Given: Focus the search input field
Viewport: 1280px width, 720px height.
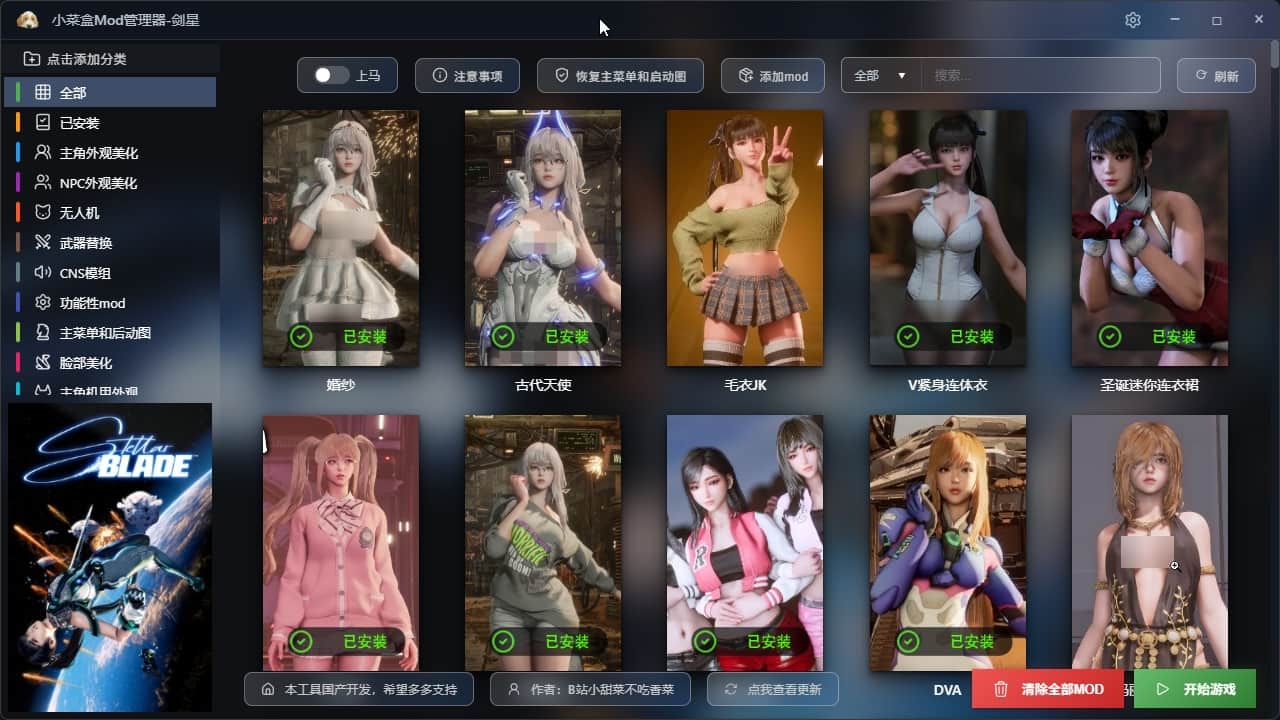Looking at the screenshot, I should pyautogui.click(x=1040, y=76).
